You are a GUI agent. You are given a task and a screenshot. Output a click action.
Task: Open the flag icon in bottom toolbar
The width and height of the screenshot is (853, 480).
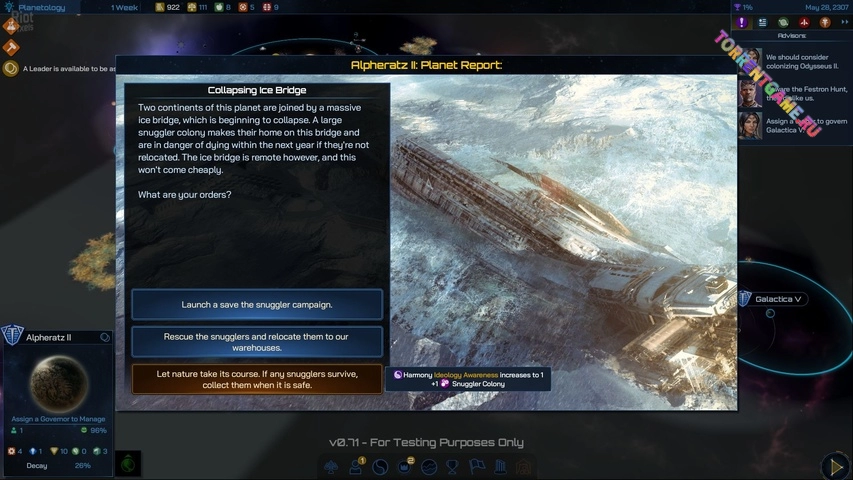click(476, 467)
